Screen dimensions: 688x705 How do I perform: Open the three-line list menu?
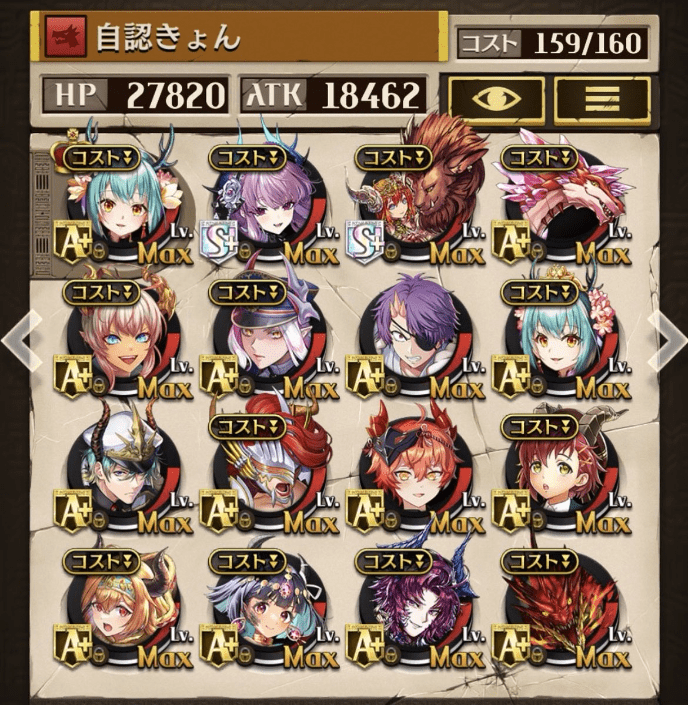pyautogui.click(x=602, y=99)
